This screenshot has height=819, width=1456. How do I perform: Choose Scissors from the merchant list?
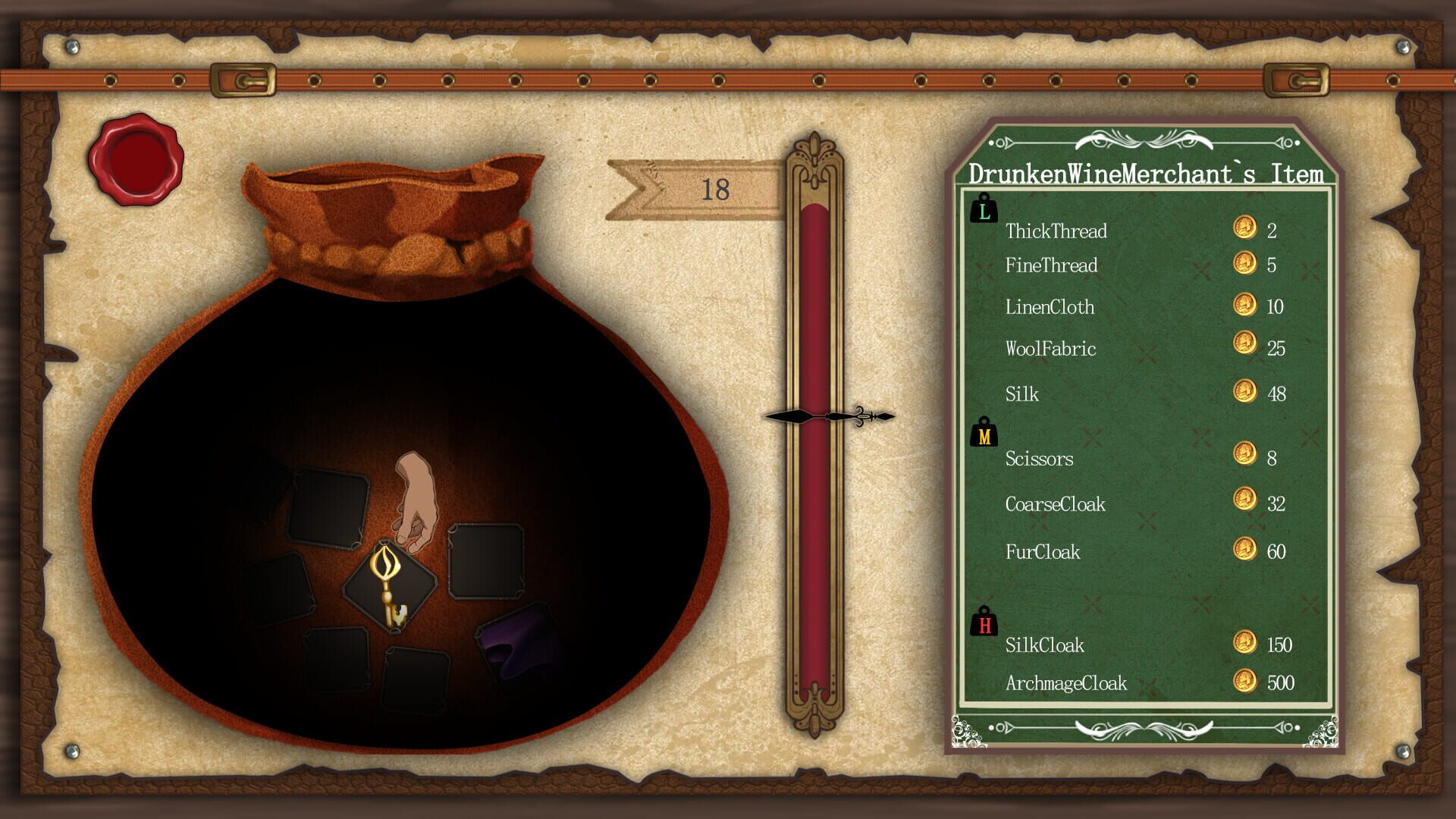click(x=1041, y=459)
